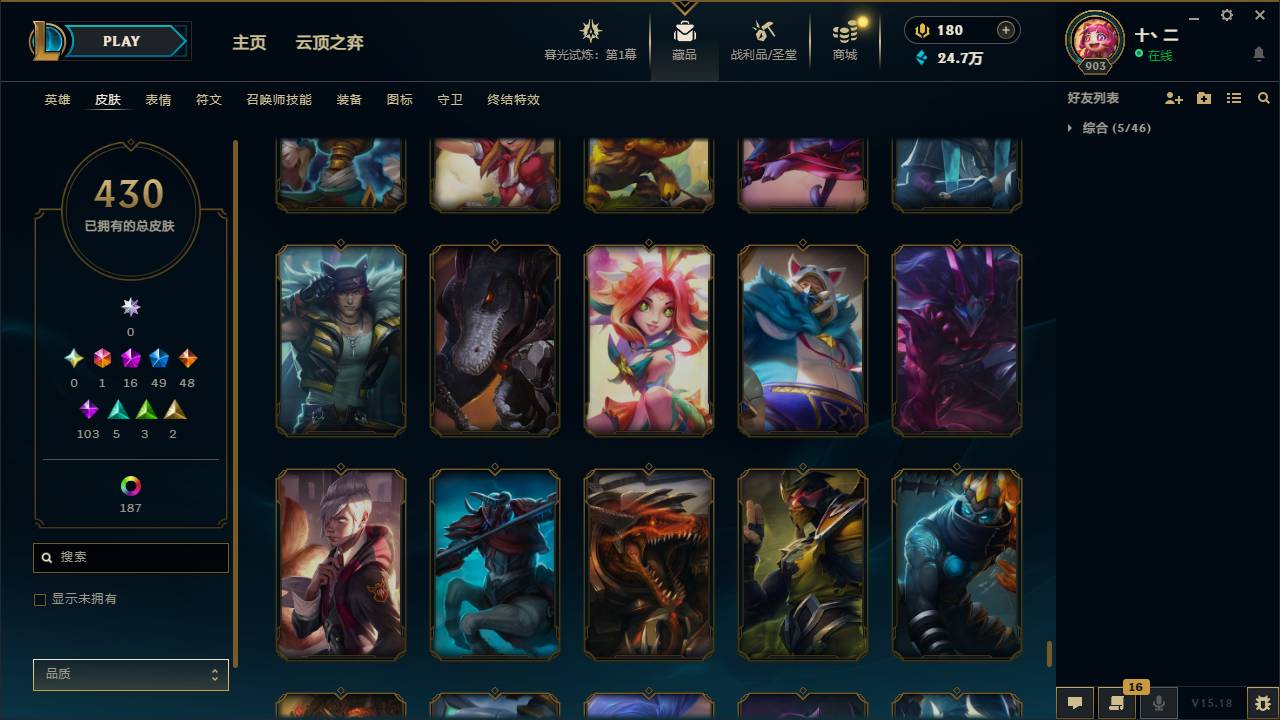
Task: Open the friend list search magnifier
Action: pos(1263,97)
